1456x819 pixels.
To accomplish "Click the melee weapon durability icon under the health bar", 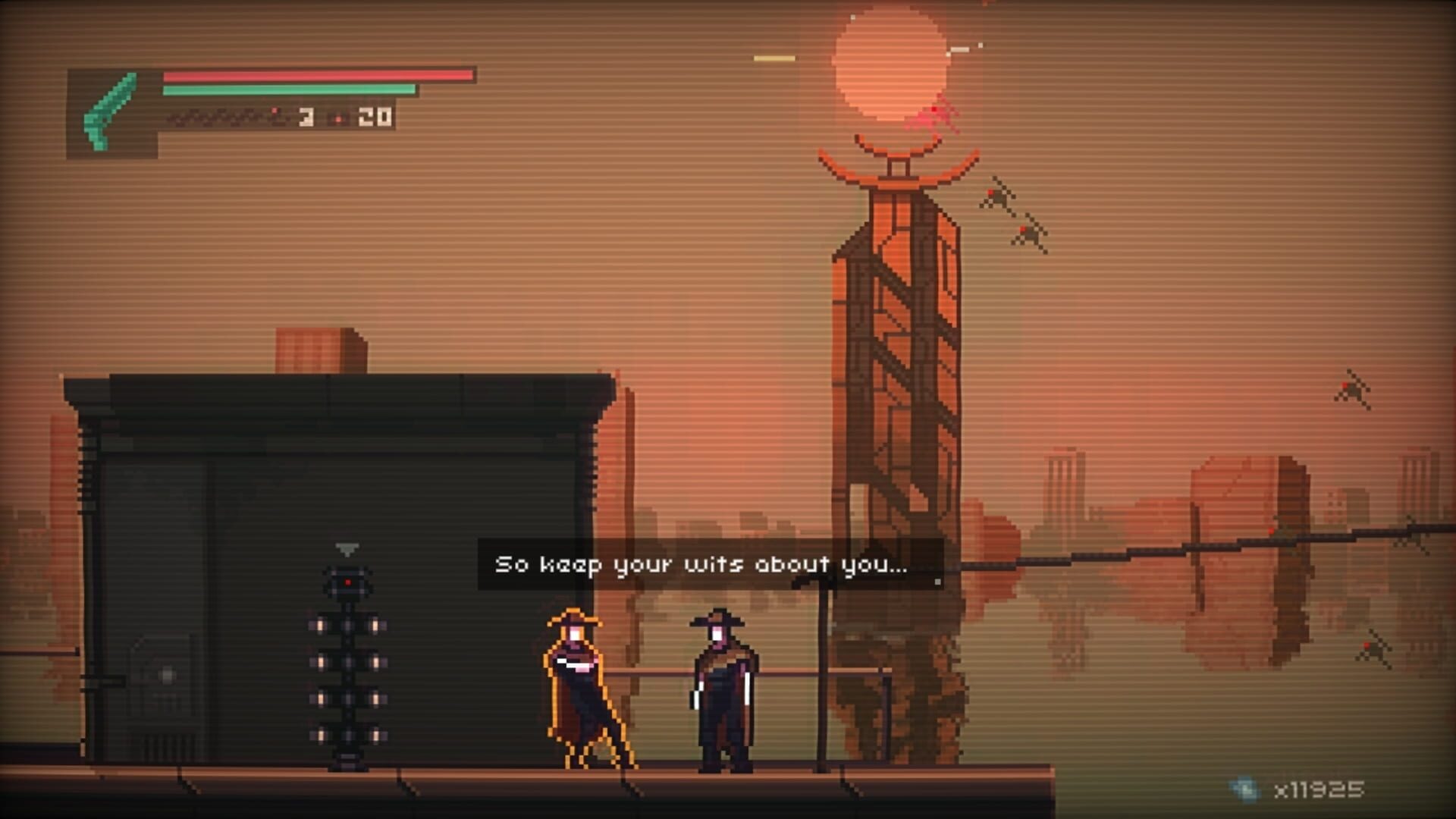I will coord(220,118).
